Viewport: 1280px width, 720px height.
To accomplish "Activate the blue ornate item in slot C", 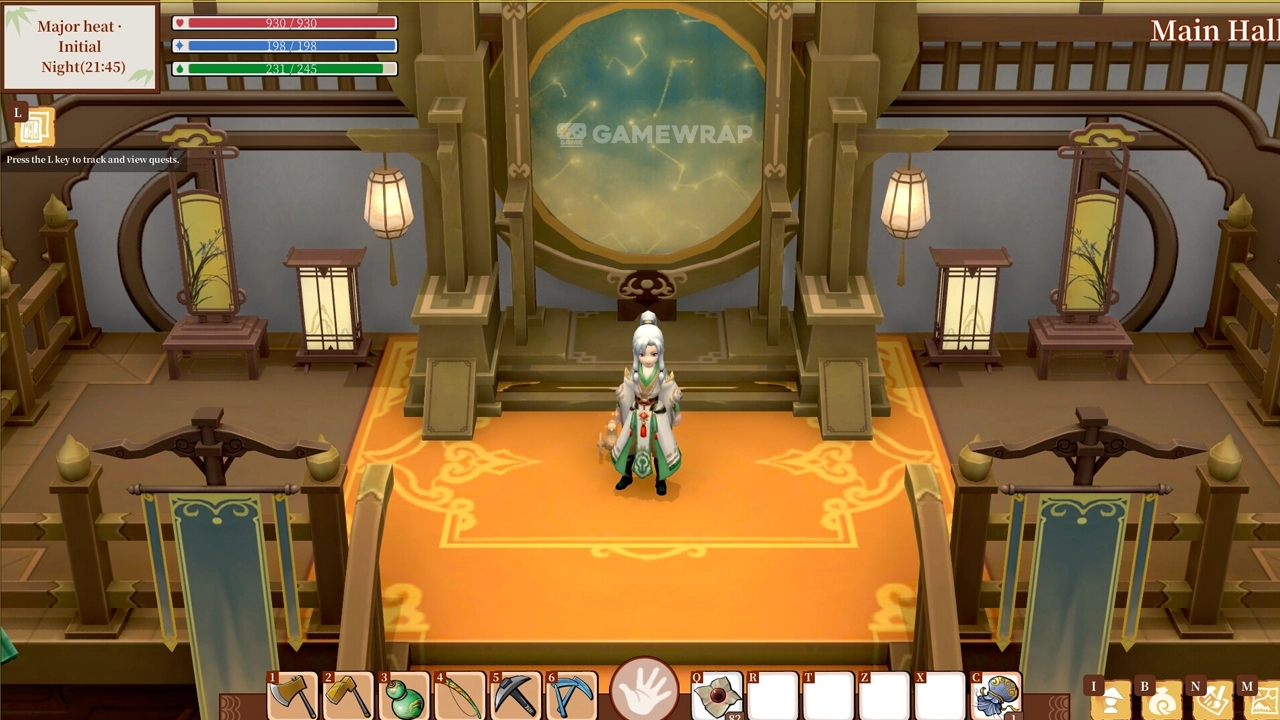I will click(x=997, y=696).
